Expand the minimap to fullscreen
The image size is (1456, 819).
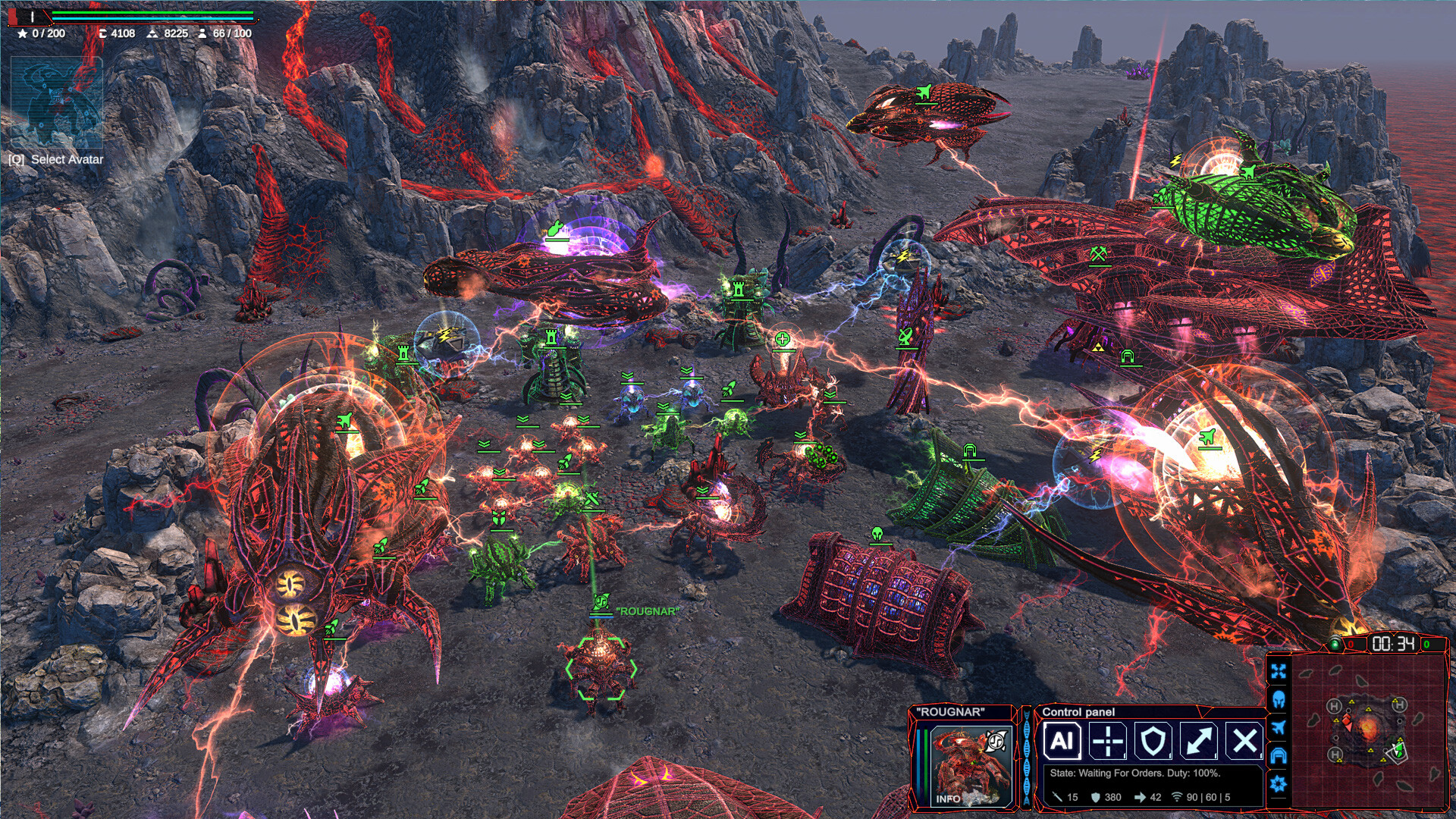point(1280,670)
